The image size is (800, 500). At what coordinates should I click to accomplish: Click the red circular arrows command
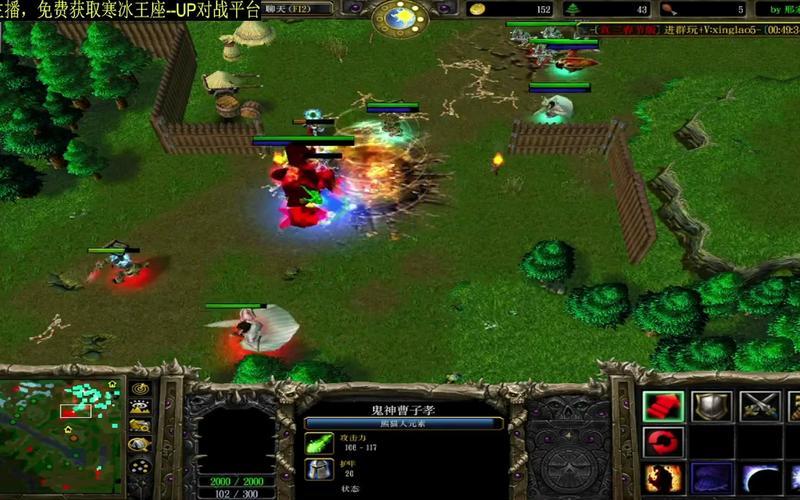[662, 441]
